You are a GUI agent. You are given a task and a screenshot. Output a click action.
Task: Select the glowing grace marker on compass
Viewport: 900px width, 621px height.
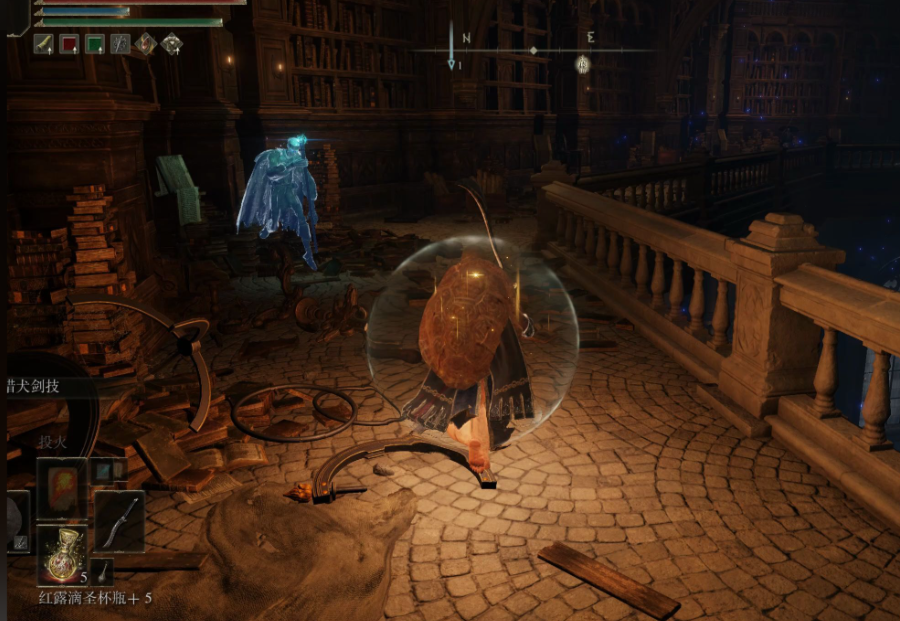point(582,64)
